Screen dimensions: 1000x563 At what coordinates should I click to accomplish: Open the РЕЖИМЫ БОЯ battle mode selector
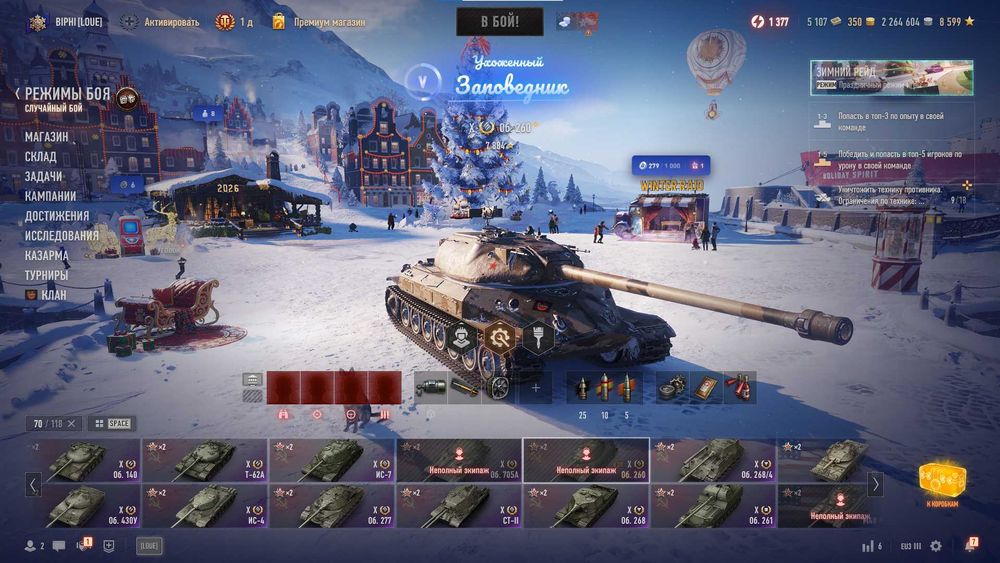pos(68,94)
